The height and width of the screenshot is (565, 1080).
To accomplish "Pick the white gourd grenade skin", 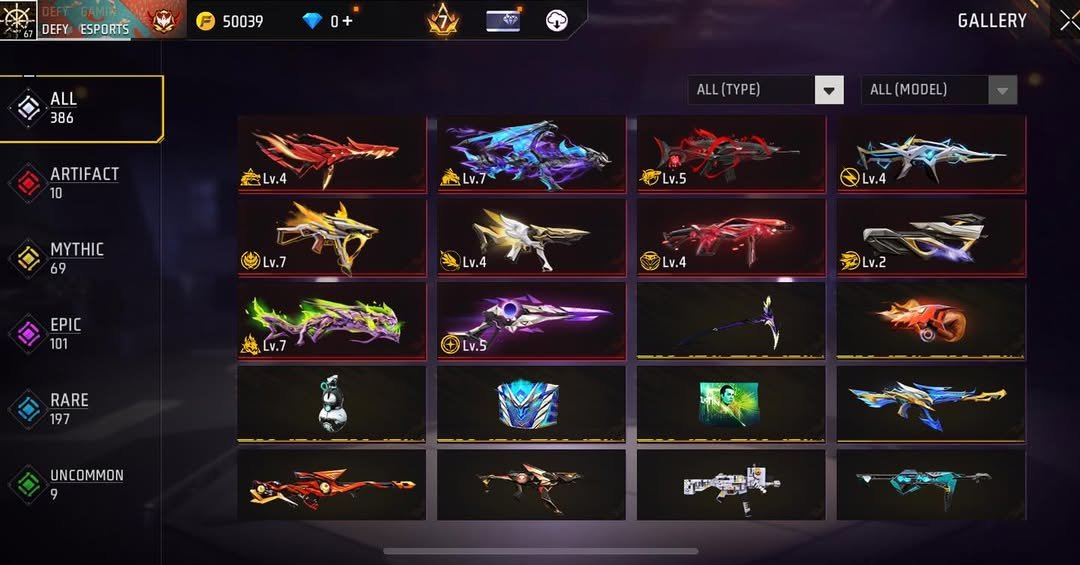I will tap(331, 404).
